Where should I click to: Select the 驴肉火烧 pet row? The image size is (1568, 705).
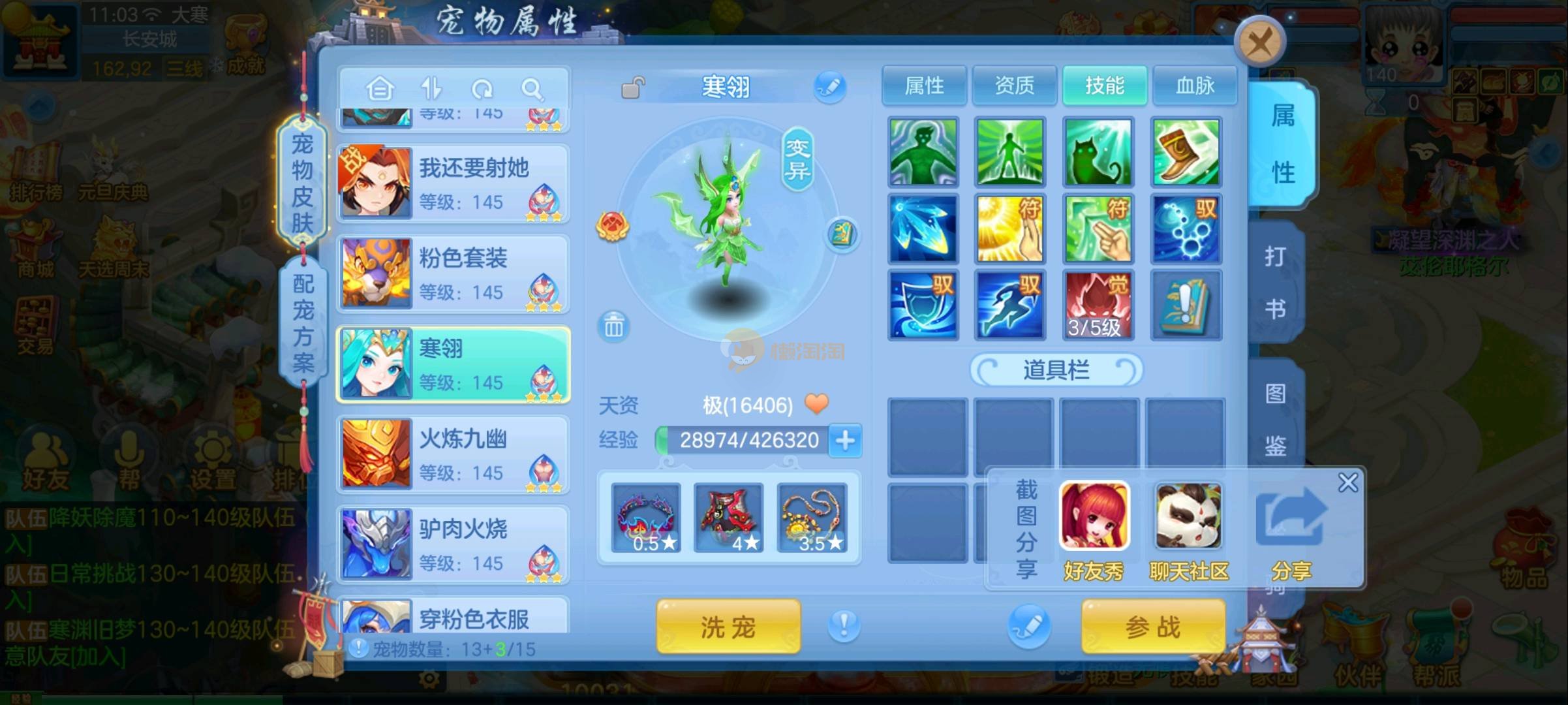(453, 545)
